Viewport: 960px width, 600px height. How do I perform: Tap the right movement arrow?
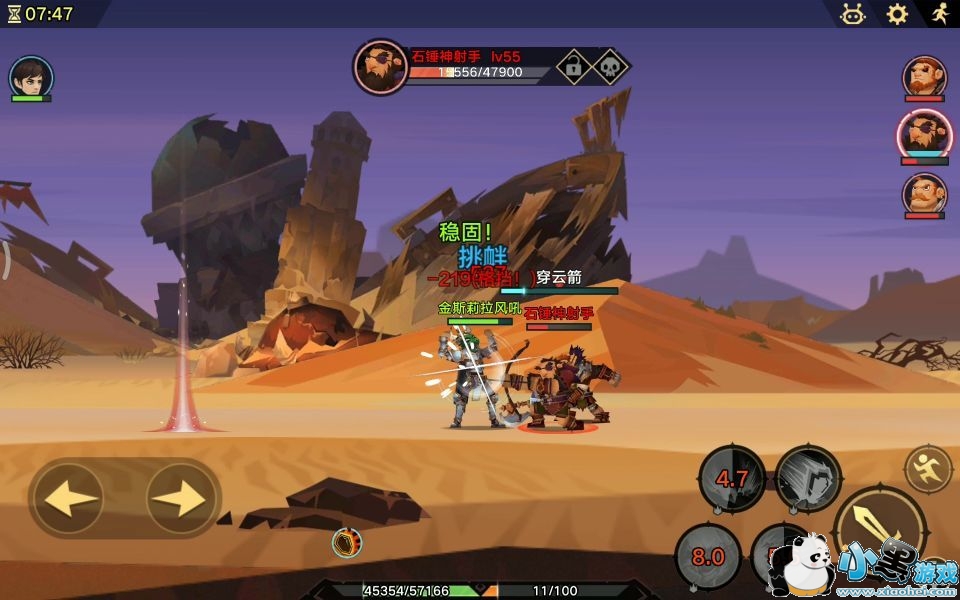(181, 498)
